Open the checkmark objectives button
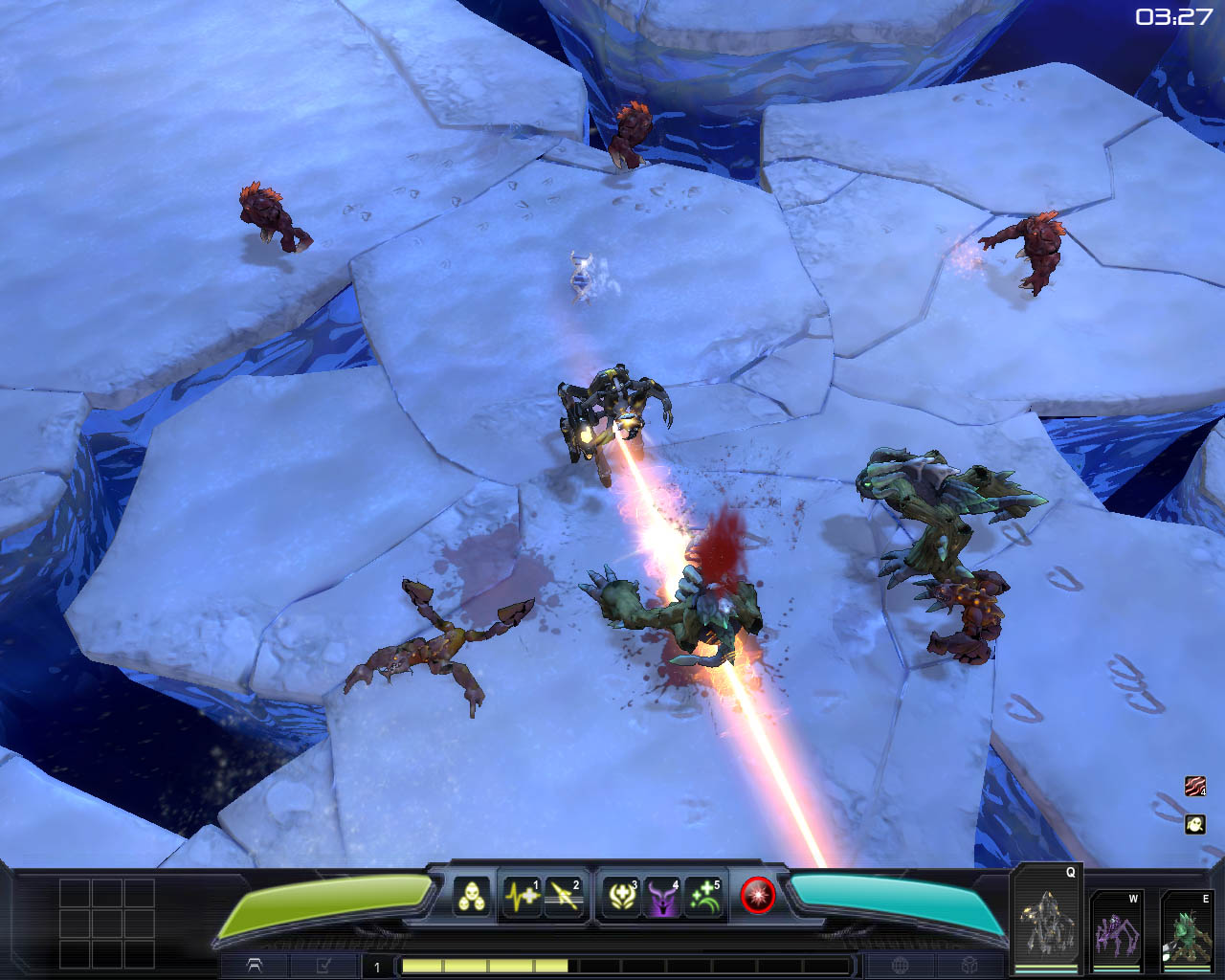The height and width of the screenshot is (980, 1225). click(323, 966)
